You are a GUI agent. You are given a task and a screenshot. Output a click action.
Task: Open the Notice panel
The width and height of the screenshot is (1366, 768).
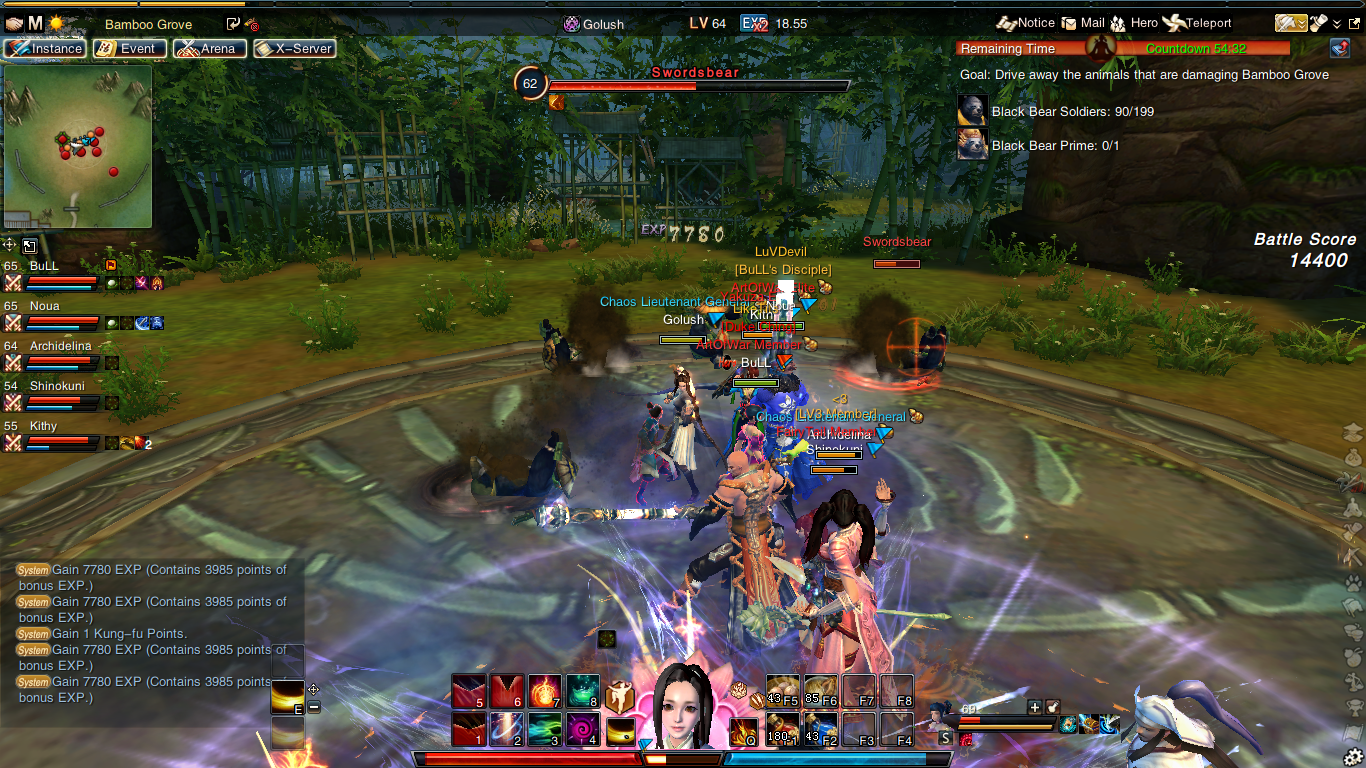[x=1026, y=23]
